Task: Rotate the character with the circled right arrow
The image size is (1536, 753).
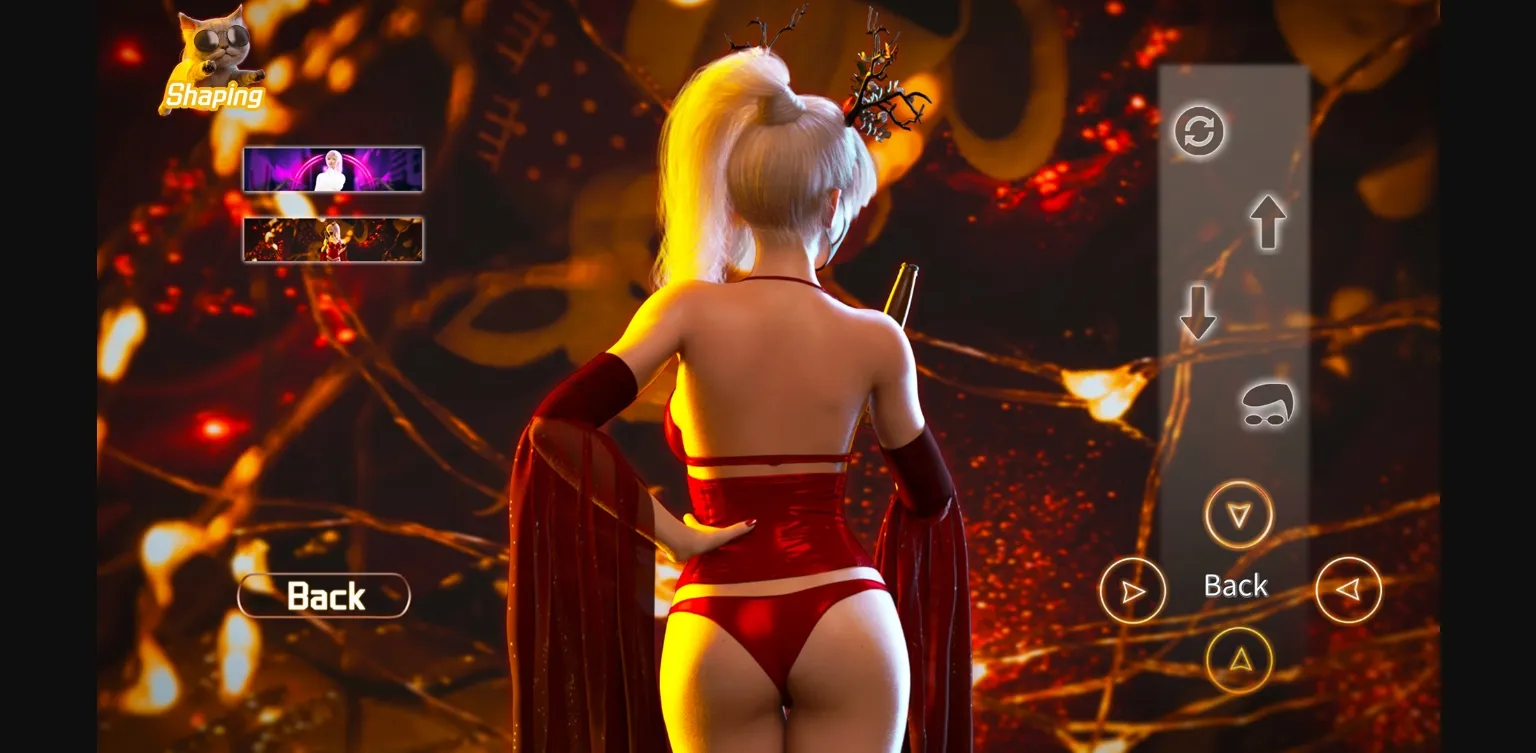Action: (x=1133, y=592)
